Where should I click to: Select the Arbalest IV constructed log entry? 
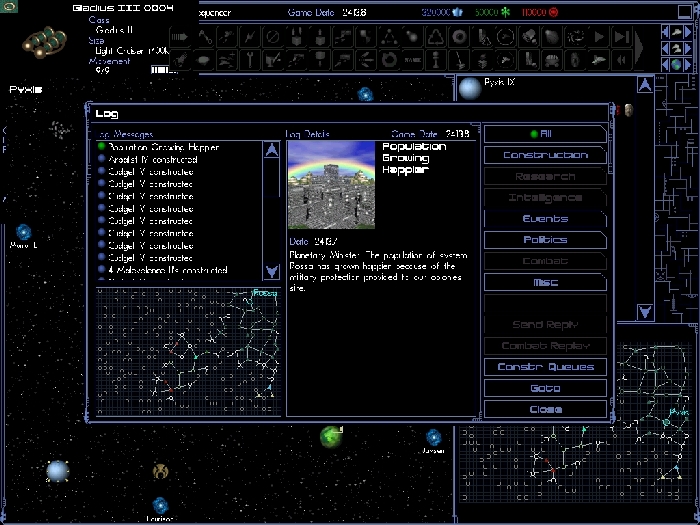pos(154,160)
